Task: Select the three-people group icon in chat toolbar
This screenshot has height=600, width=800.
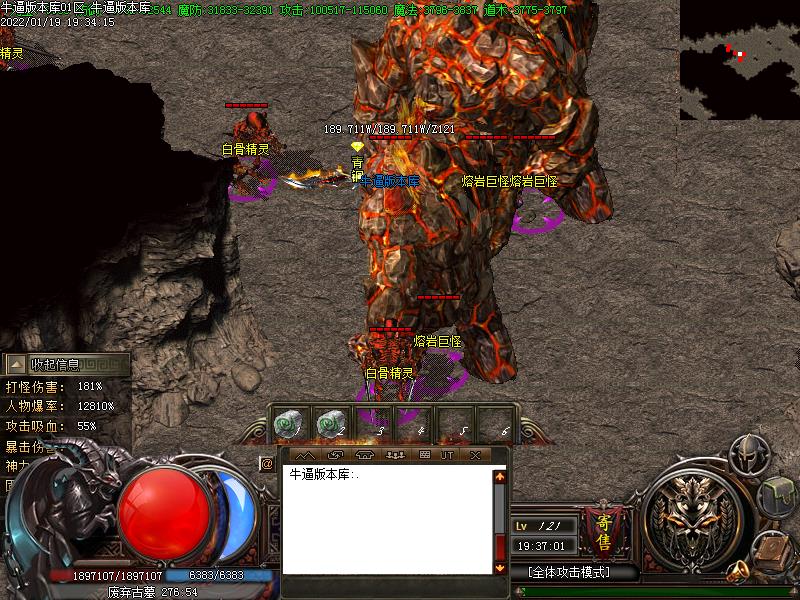Action: click(394, 455)
